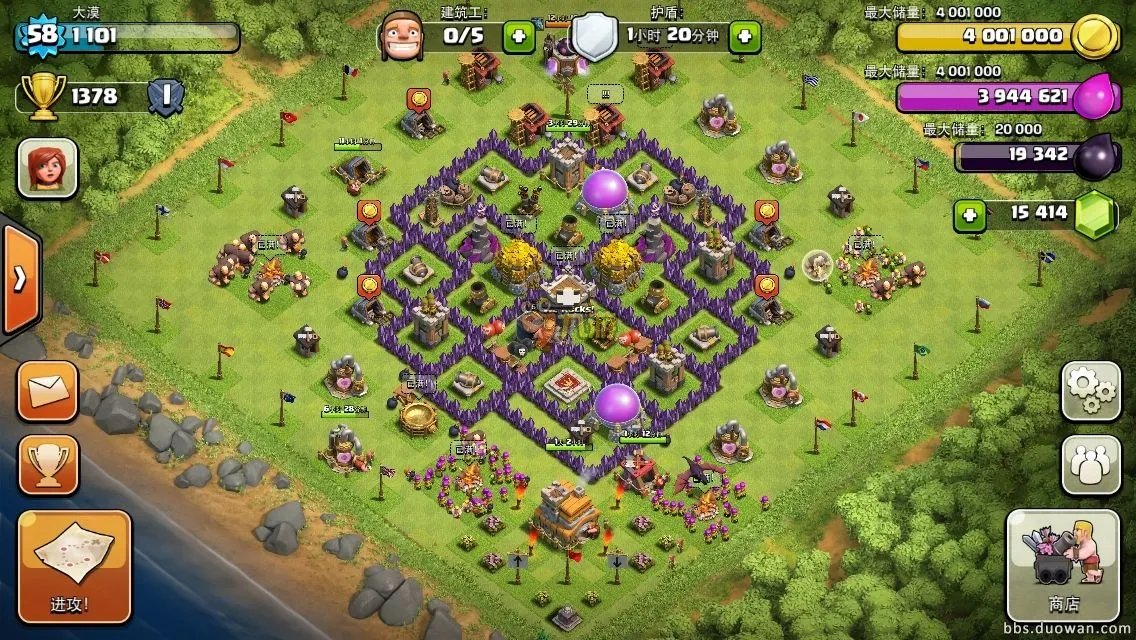Screen dimensions: 1136x640
Task: Tap the gold trophy count icon
Action: 41,97
